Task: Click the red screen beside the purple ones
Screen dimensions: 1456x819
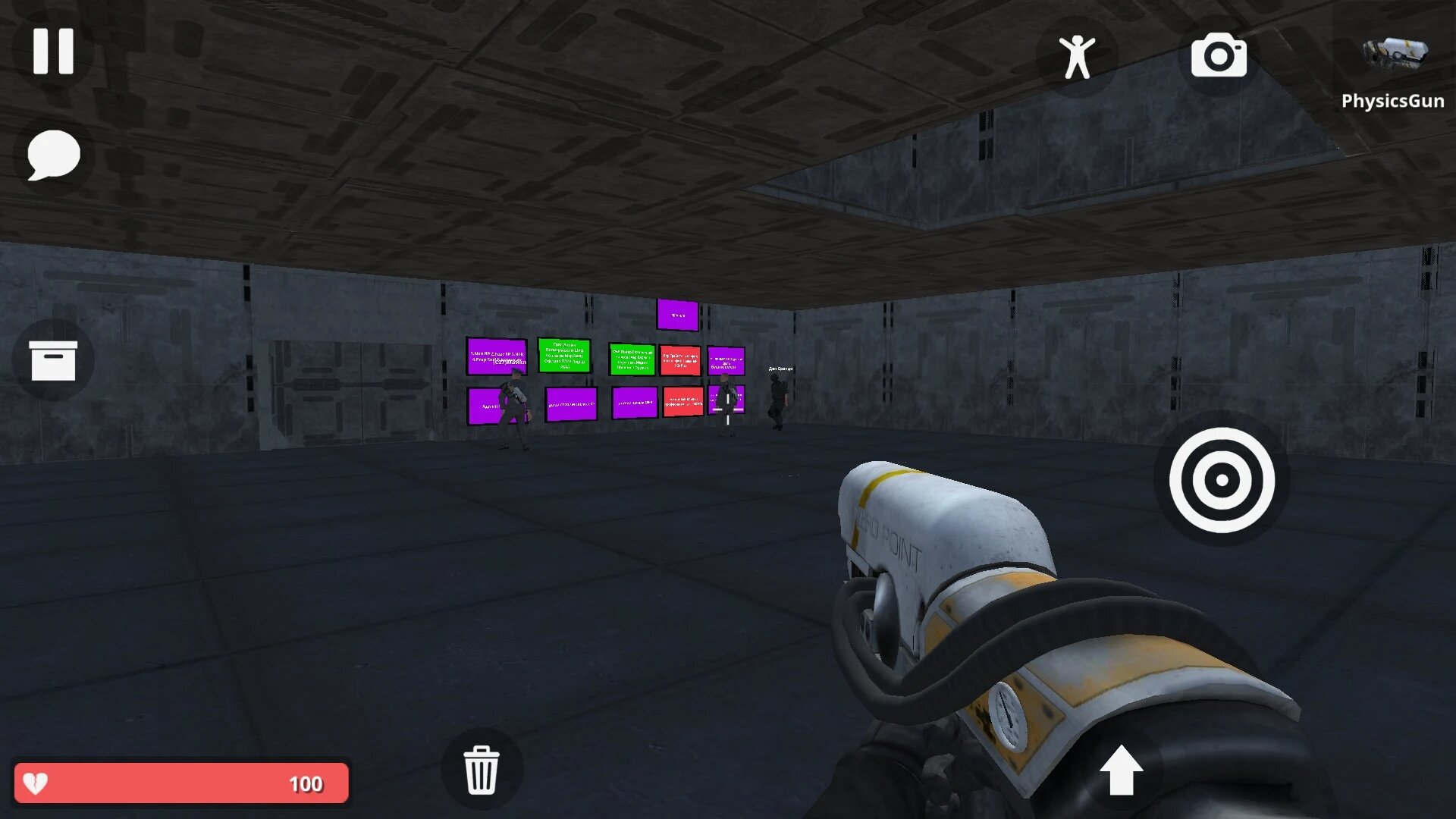Action: coord(680,359)
